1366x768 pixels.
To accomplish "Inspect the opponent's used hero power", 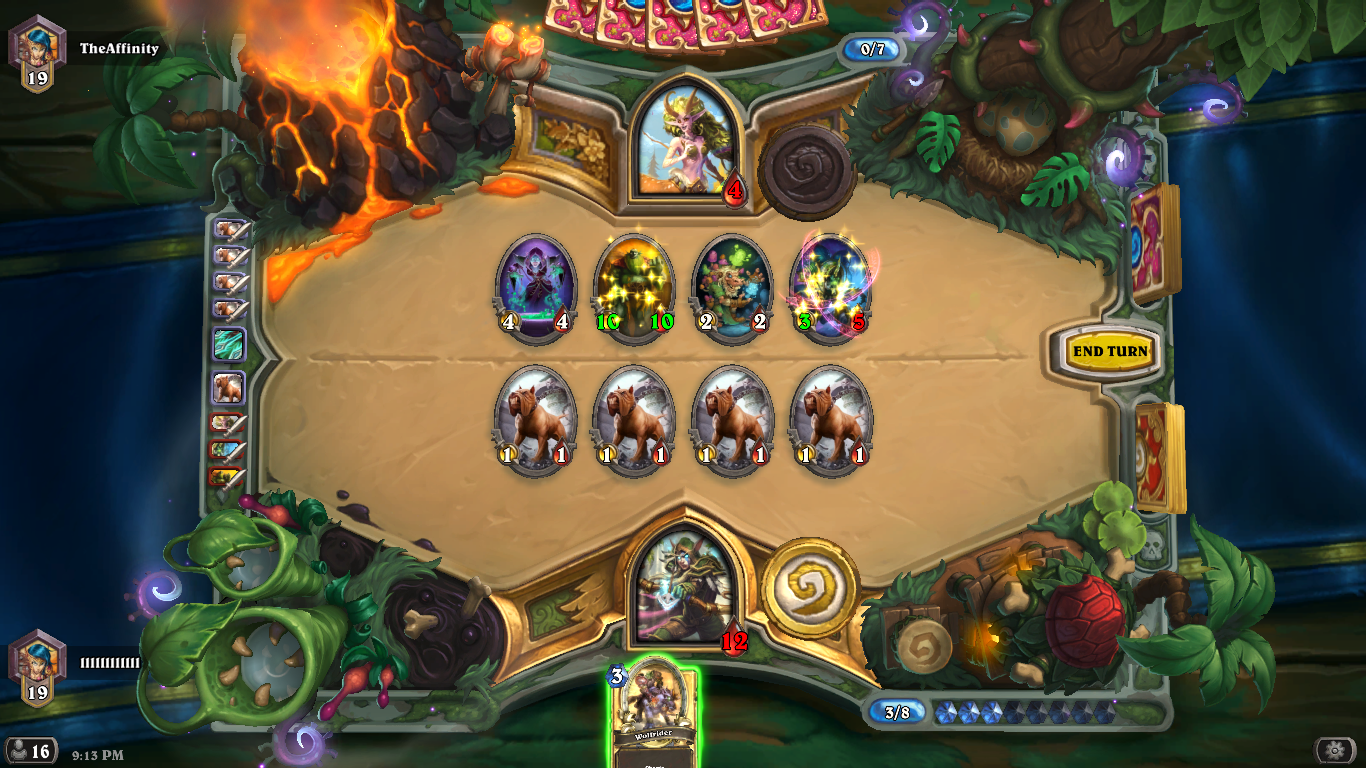I will (x=805, y=170).
